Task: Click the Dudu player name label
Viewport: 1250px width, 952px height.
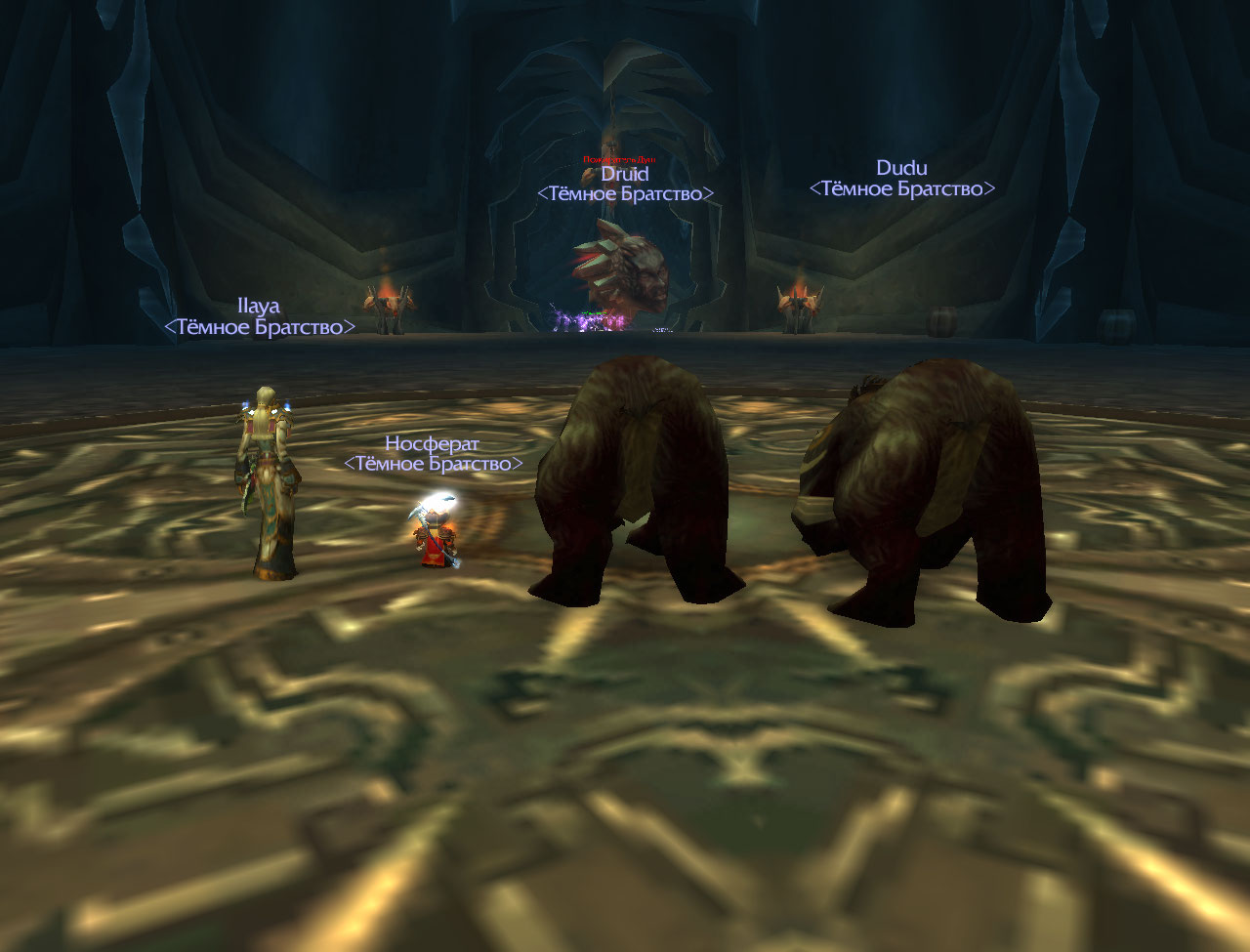Action: [x=901, y=168]
